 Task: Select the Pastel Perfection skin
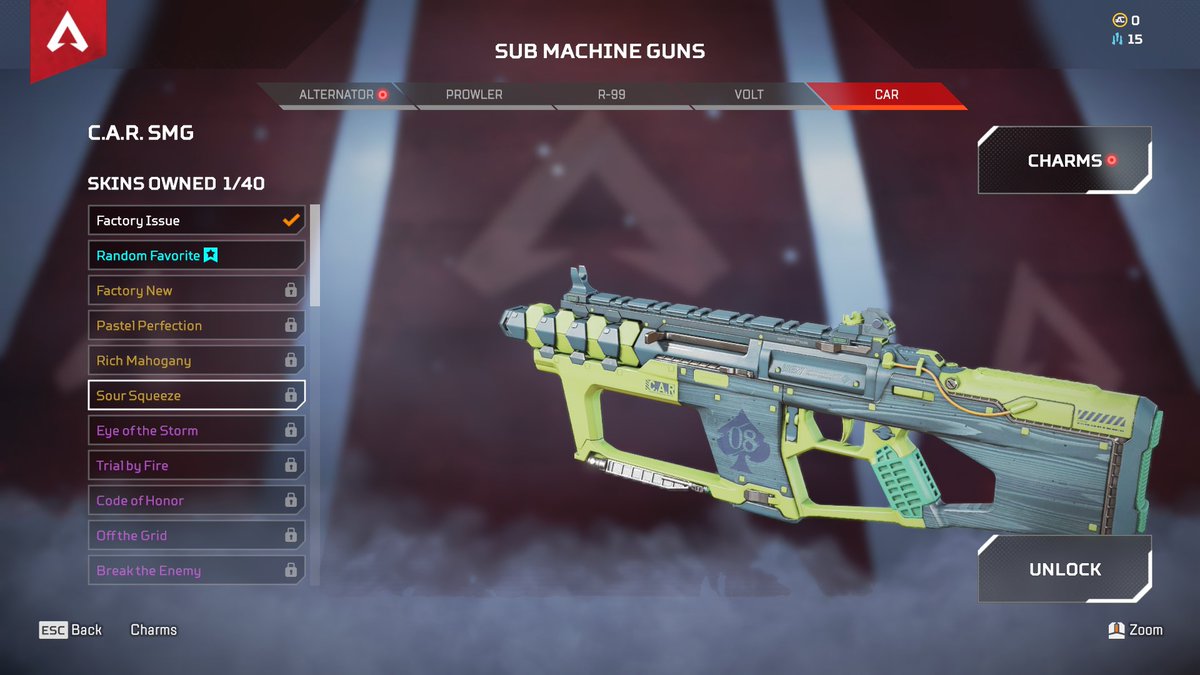[x=196, y=326]
